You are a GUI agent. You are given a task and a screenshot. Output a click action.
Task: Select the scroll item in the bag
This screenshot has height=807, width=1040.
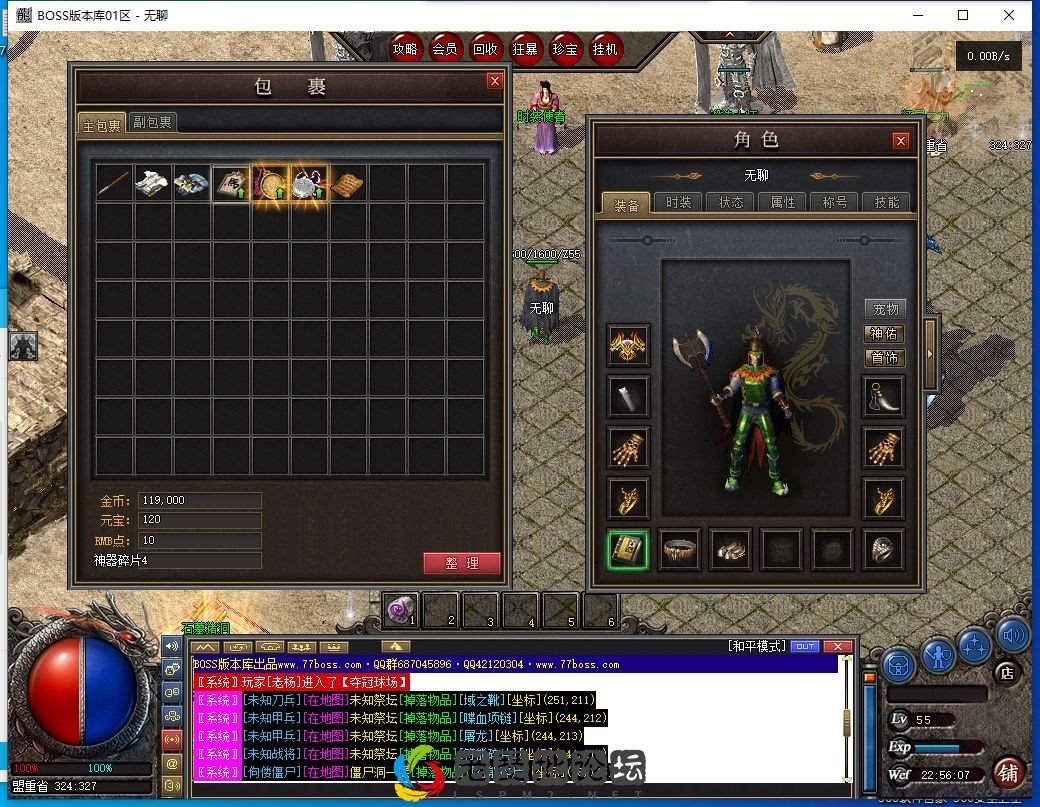pyautogui.click(x=348, y=183)
